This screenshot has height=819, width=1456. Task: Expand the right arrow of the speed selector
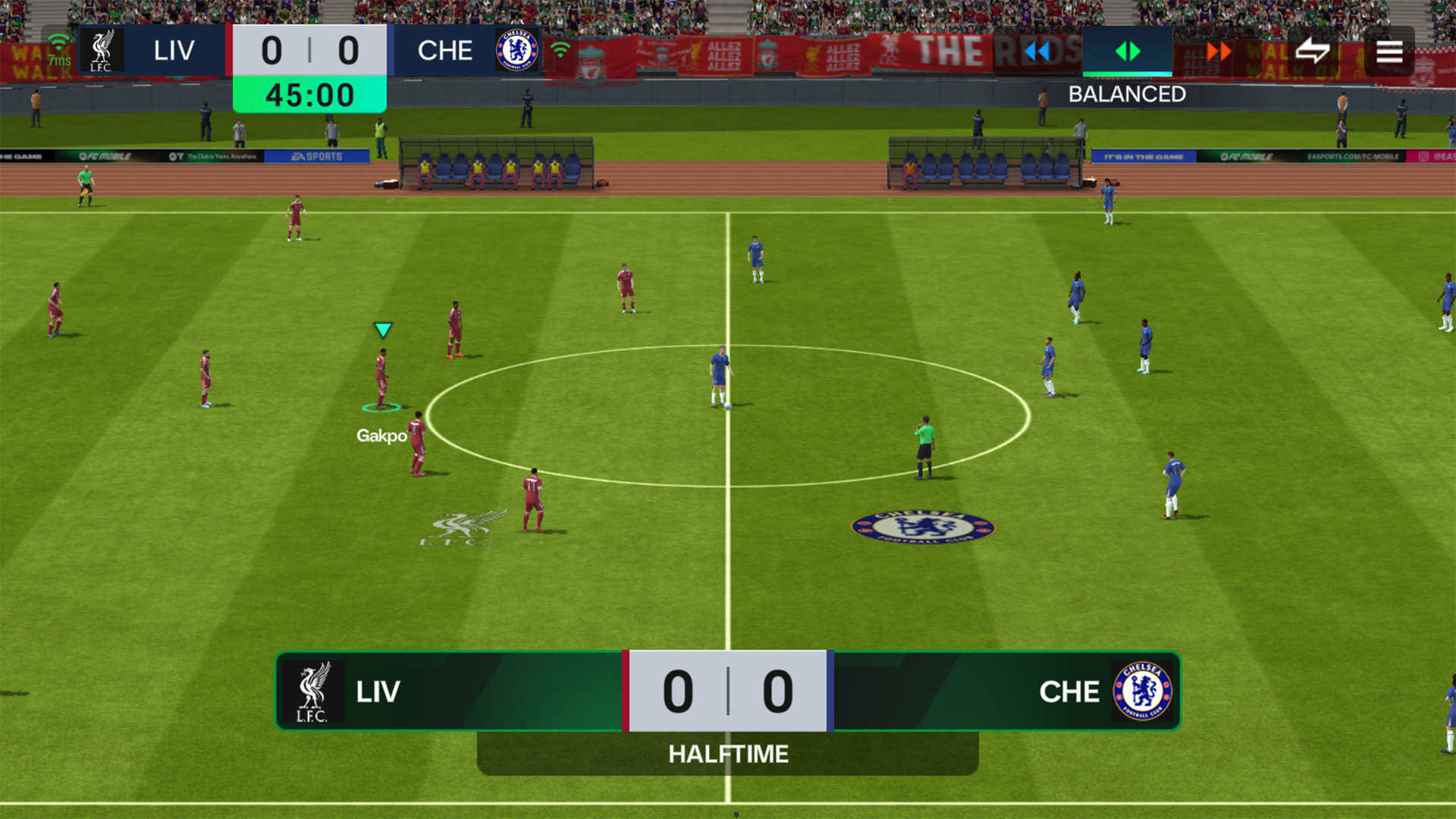(1135, 51)
